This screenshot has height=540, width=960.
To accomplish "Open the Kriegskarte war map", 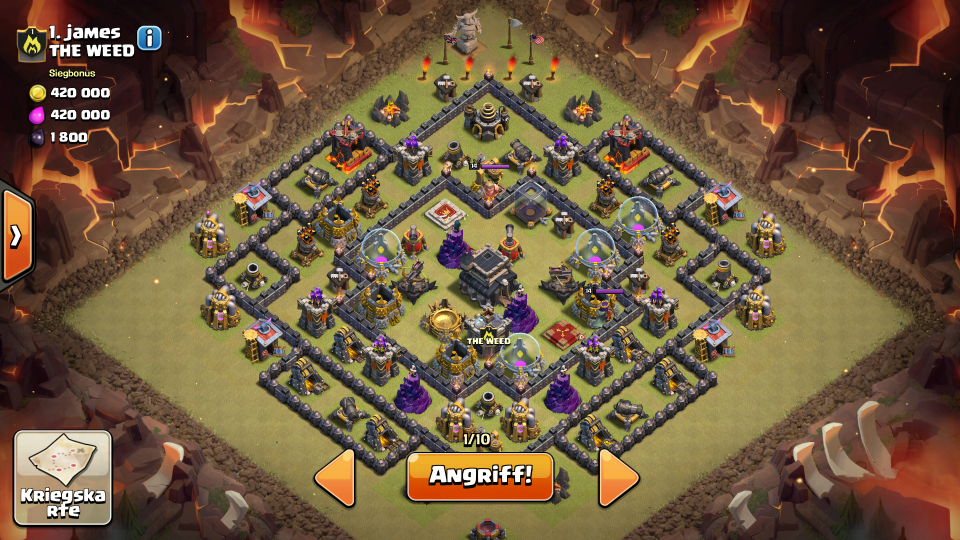I will coord(63,478).
